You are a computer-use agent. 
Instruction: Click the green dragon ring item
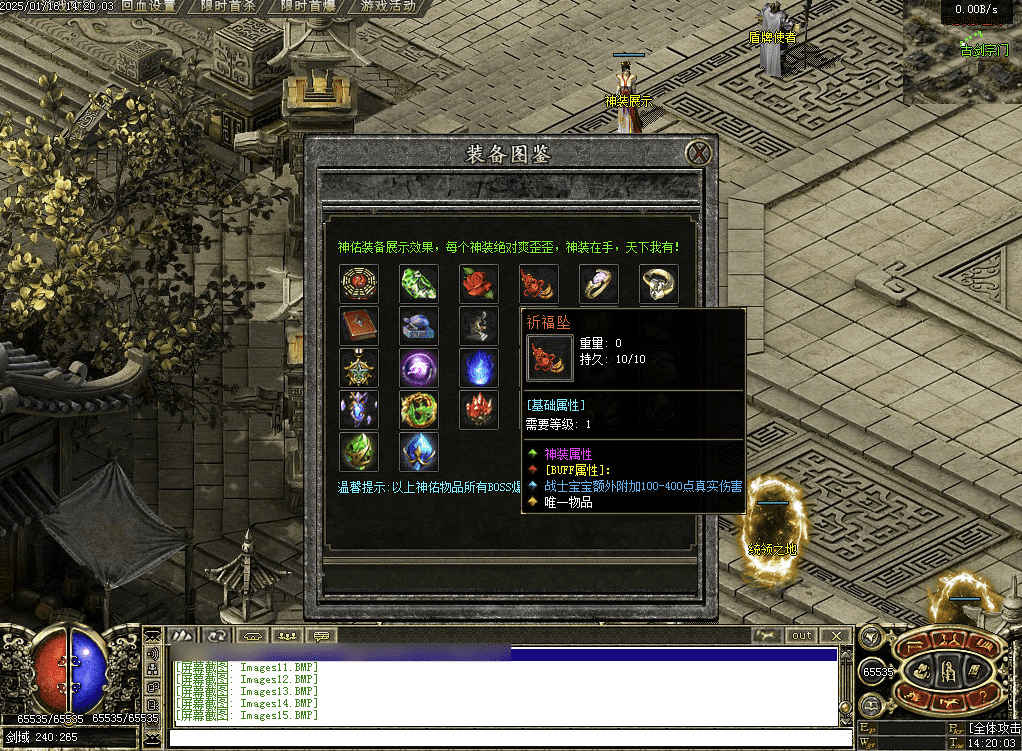tap(419, 410)
